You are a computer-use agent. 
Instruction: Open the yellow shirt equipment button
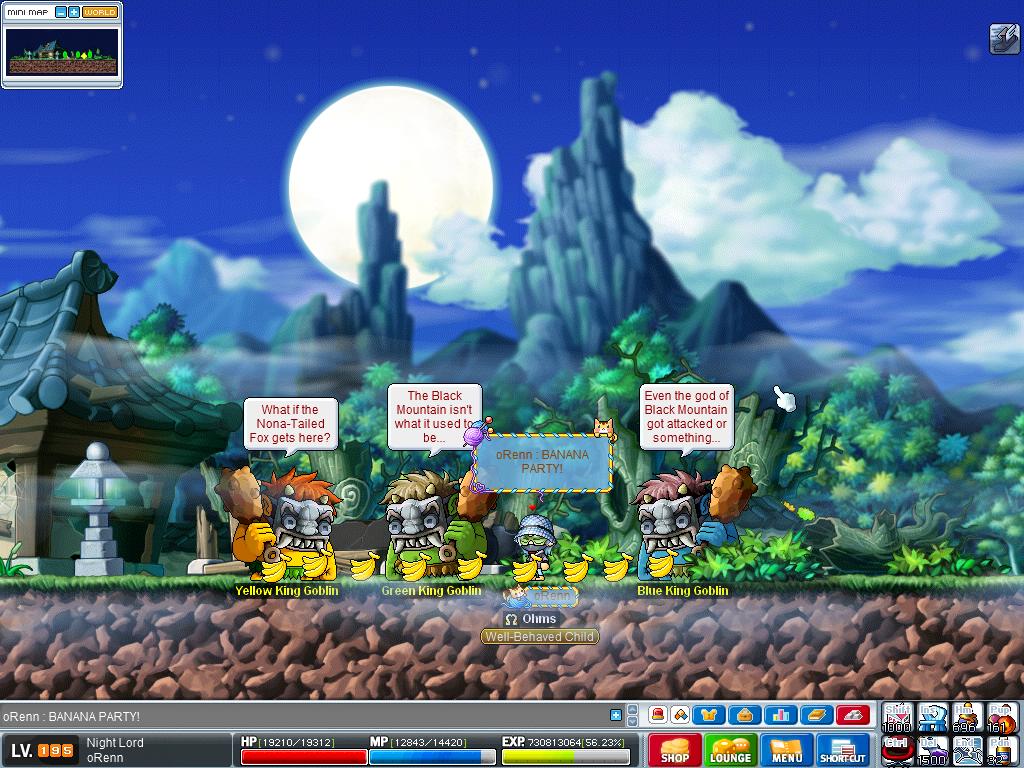[x=711, y=715]
